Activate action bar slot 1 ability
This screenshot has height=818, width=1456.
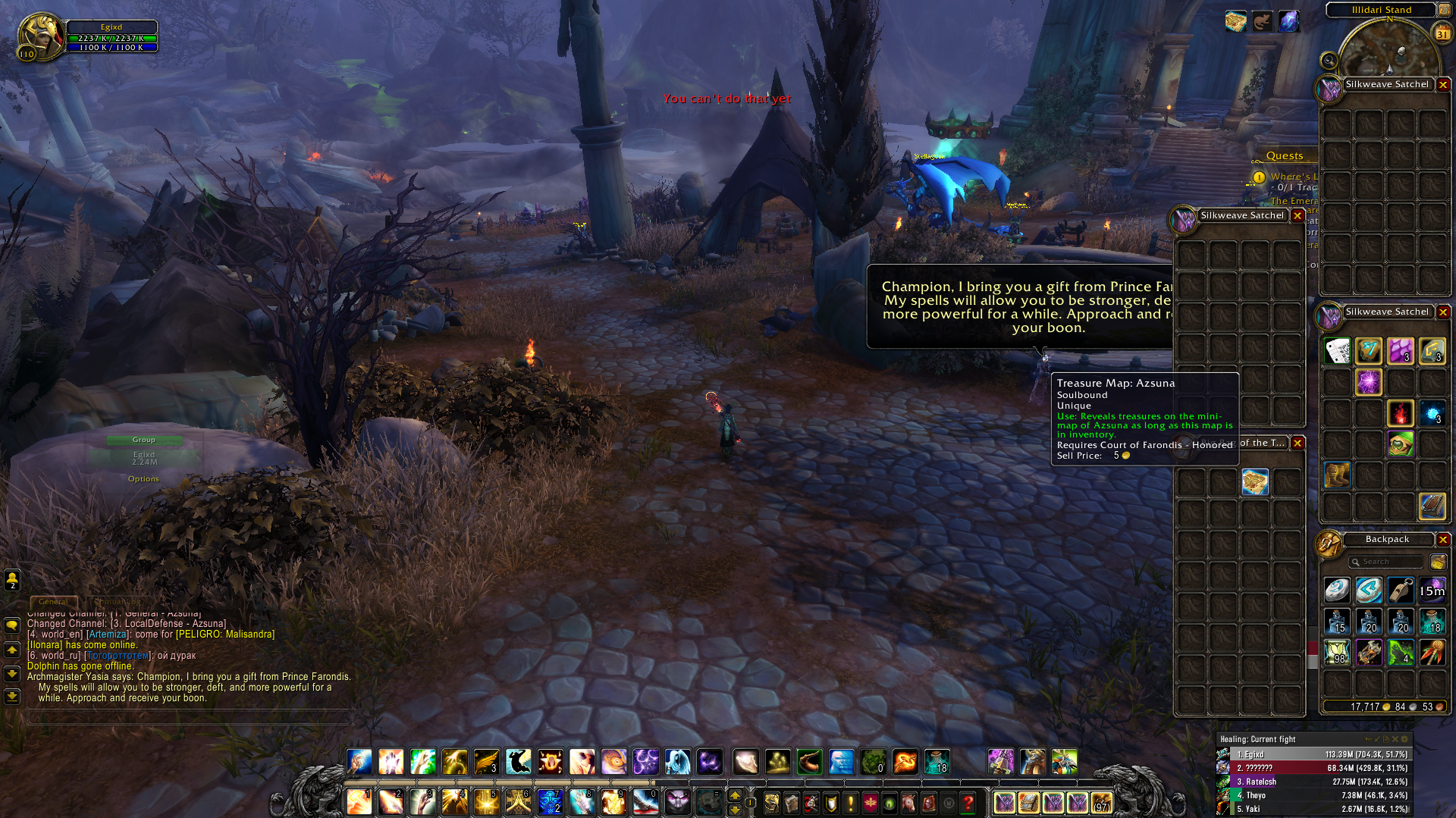click(359, 801)
